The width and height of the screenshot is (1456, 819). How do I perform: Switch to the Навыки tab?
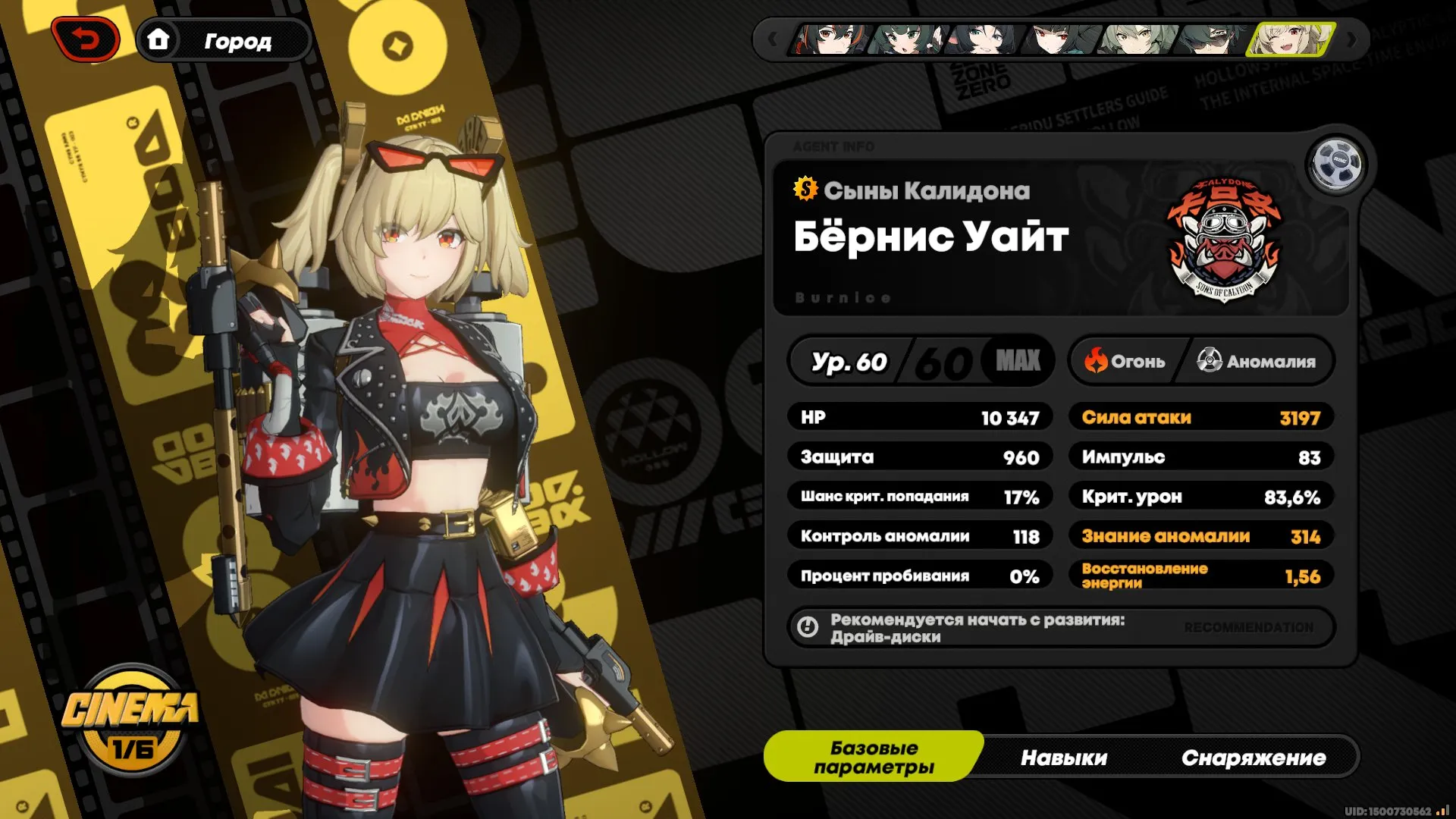(1065, 757)
